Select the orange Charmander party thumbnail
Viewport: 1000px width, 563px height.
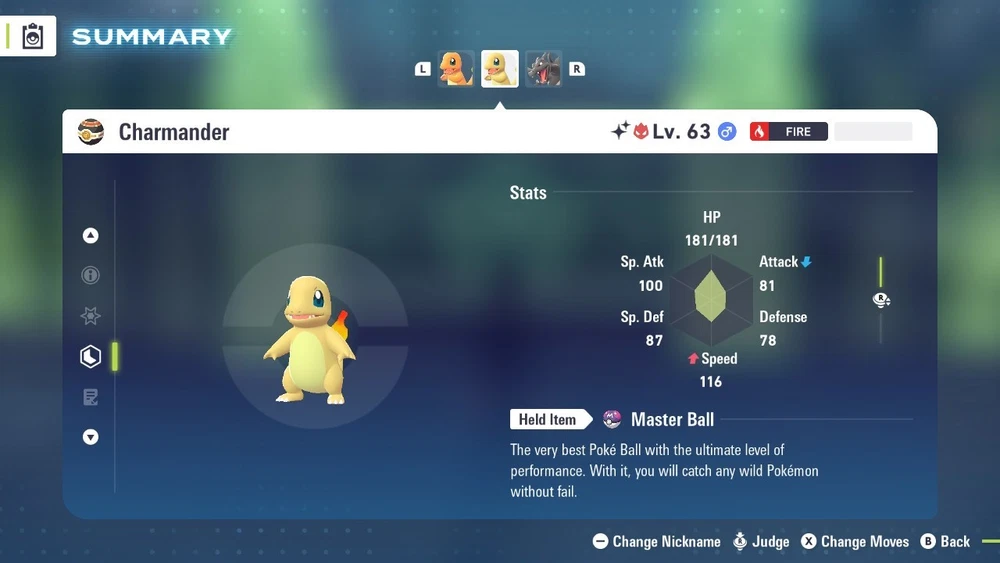456,69
